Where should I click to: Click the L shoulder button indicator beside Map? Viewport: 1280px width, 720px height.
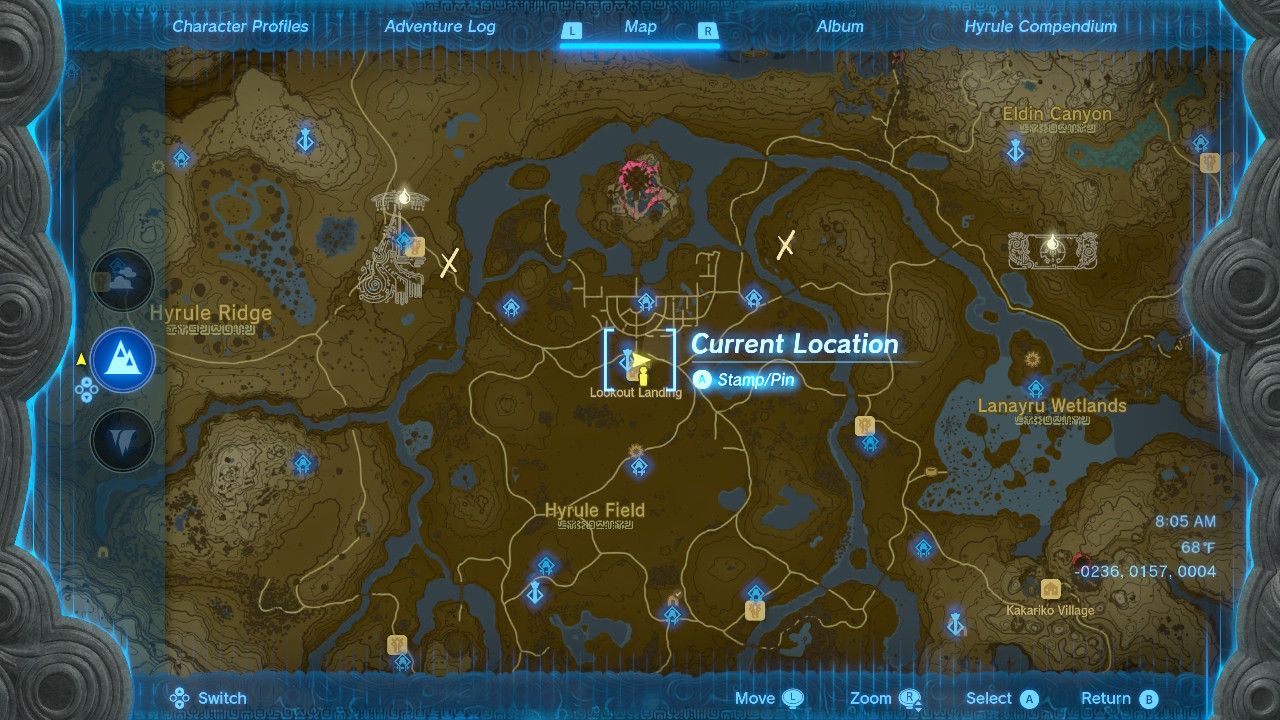(x=572, y=31)
